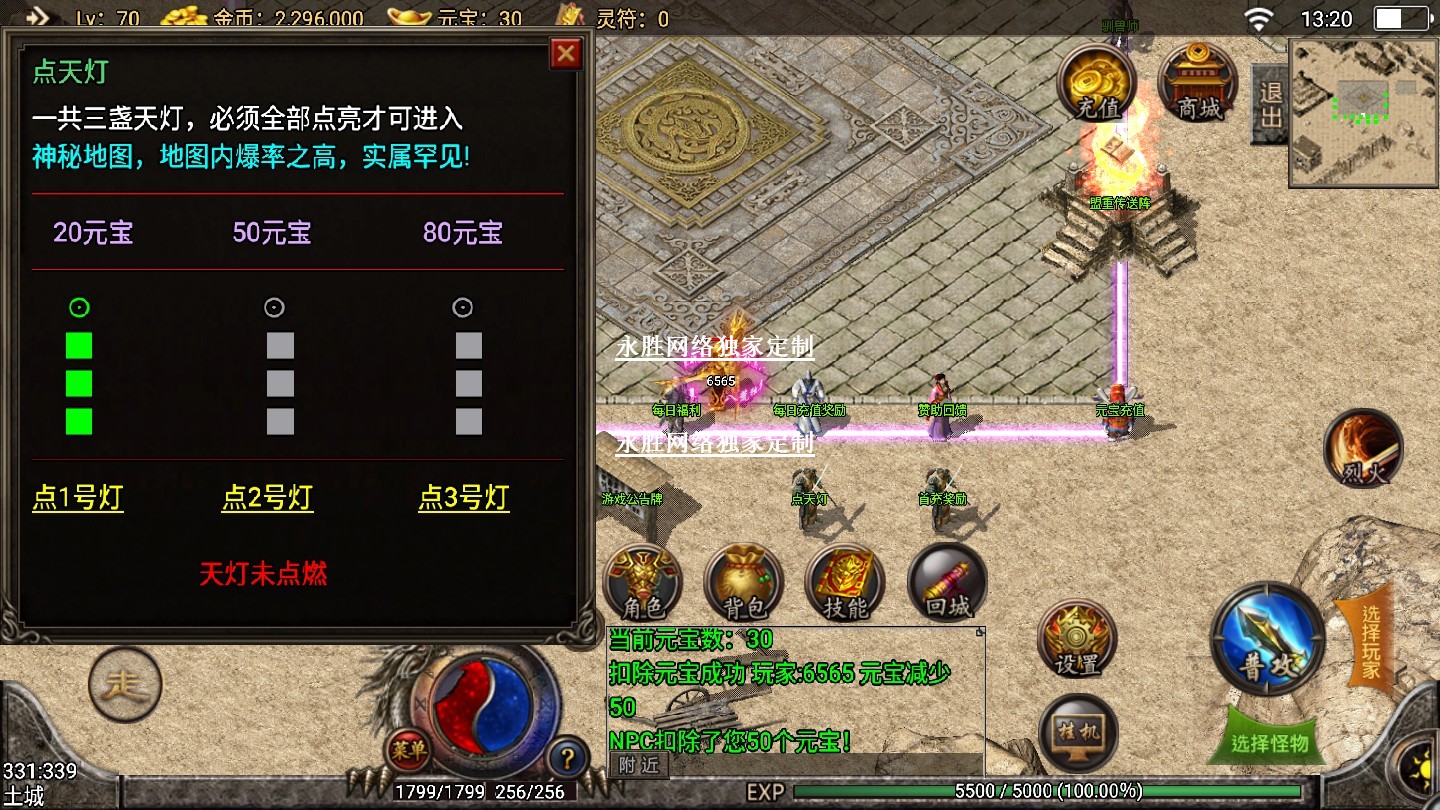
Task: Tap the 退出 exit button
Action: coord(1269,104)
